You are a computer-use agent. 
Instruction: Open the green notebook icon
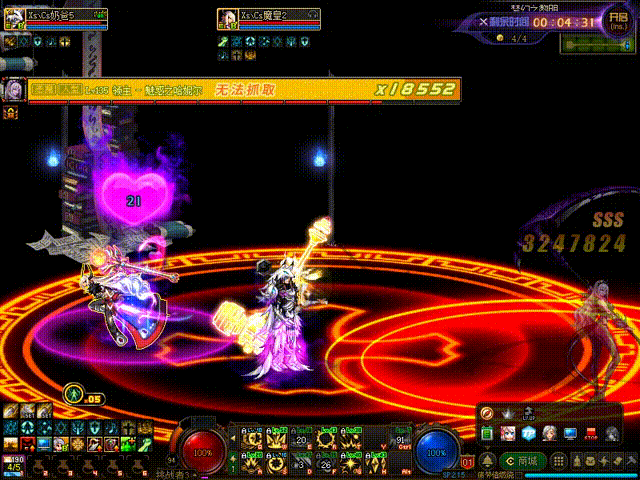(487, 433)
